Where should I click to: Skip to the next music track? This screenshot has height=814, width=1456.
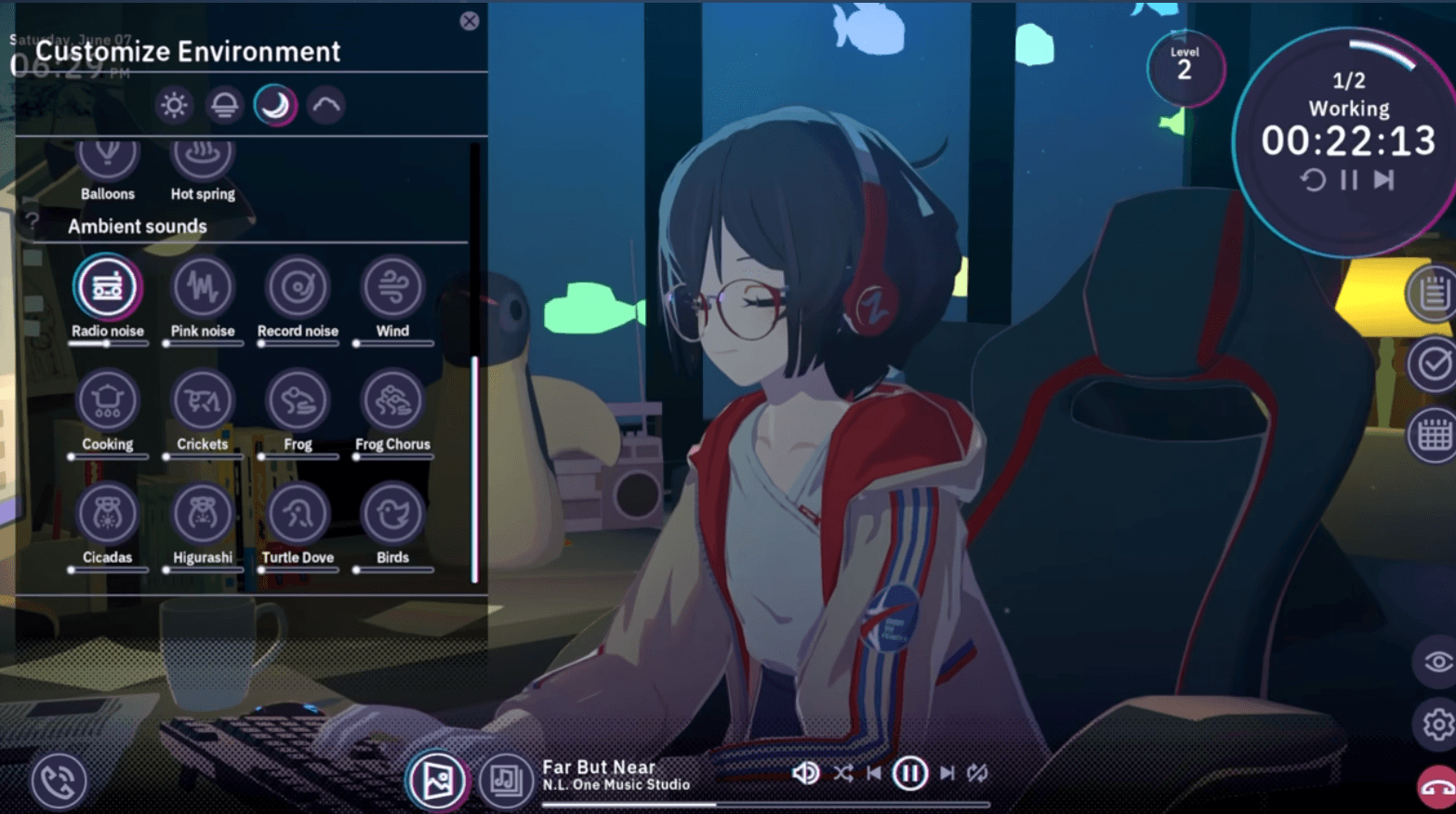[947, 772]
